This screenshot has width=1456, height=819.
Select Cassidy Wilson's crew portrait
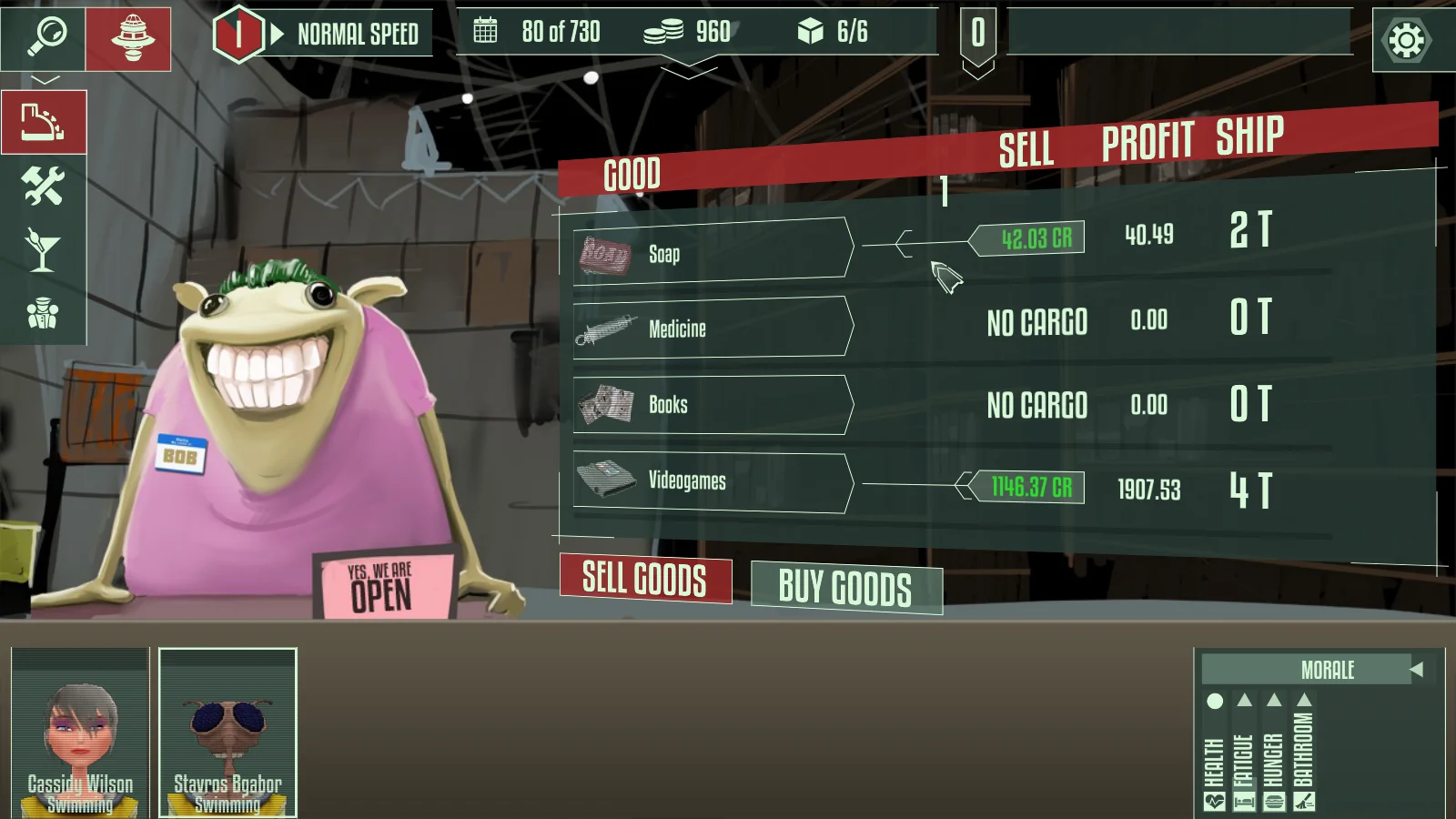click(x=80, y=733)
